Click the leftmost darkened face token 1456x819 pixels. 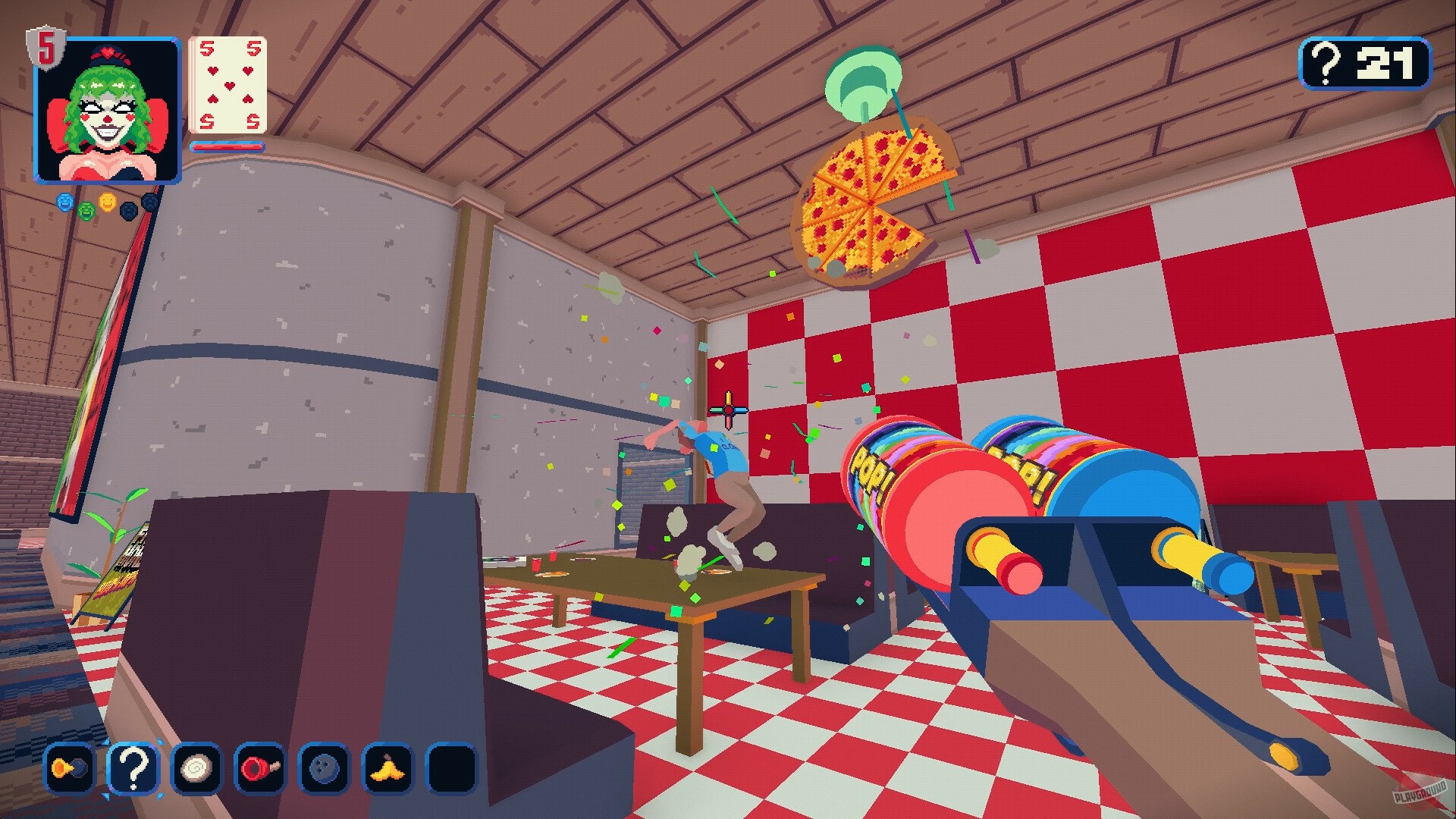129,212
